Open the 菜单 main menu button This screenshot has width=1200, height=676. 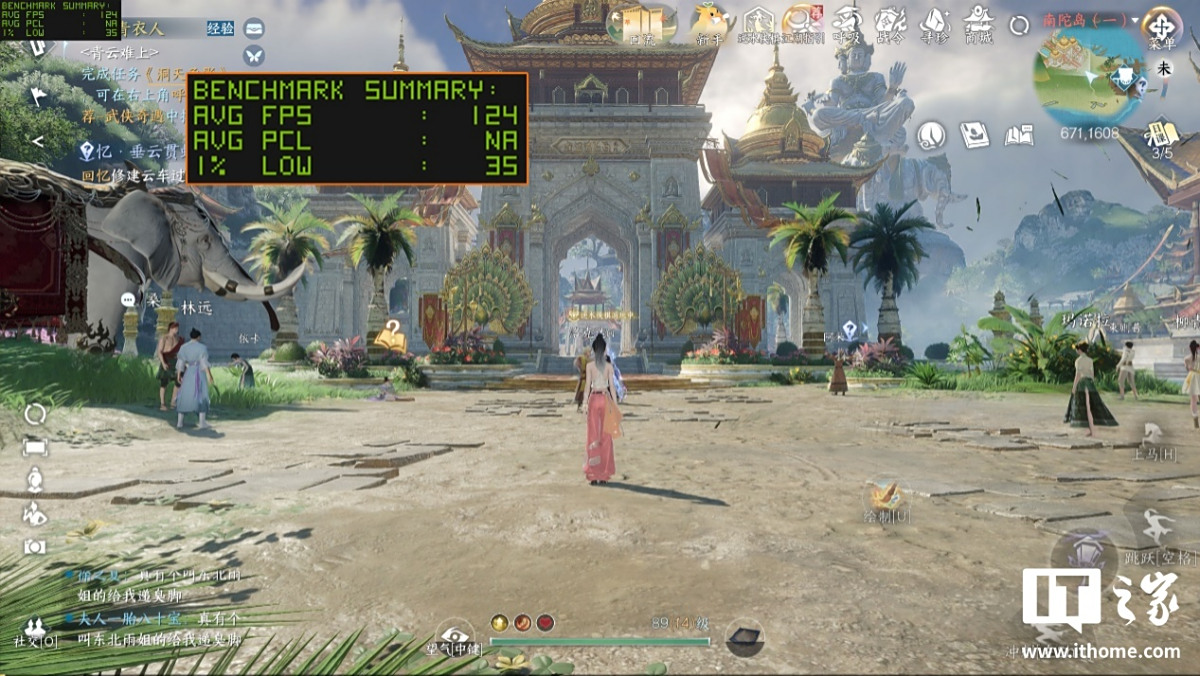tap(1162, 27)
